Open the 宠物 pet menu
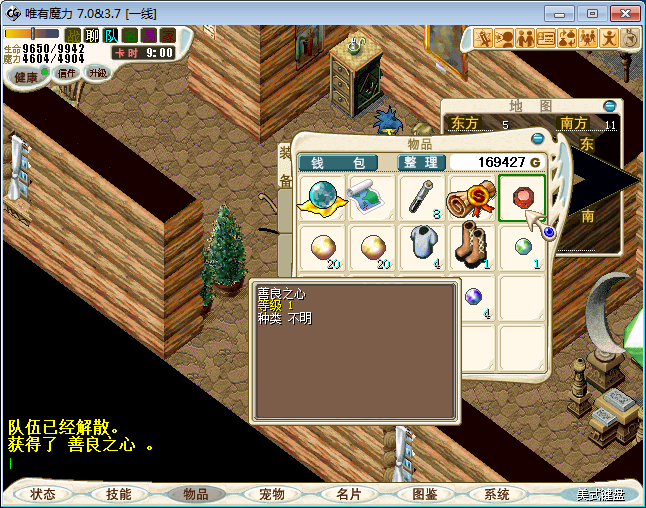Image resolution: width=646 pixels, height=508 pixels. tap(272, 494)
